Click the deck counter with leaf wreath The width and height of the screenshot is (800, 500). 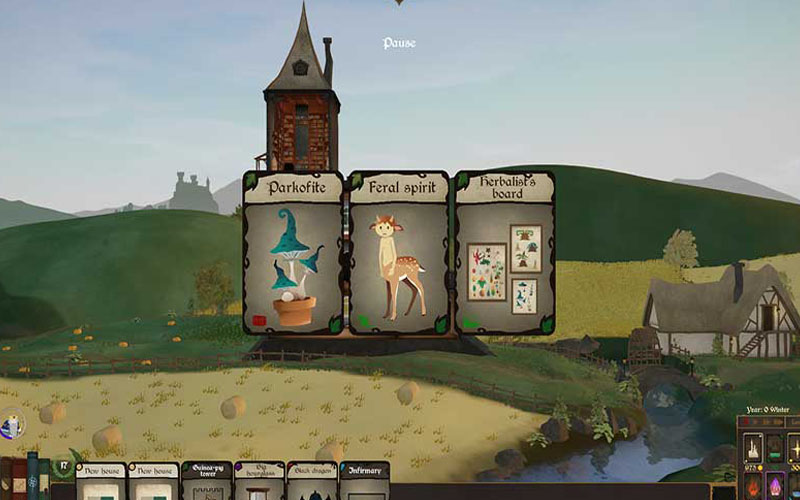click(x=62, y=466)
